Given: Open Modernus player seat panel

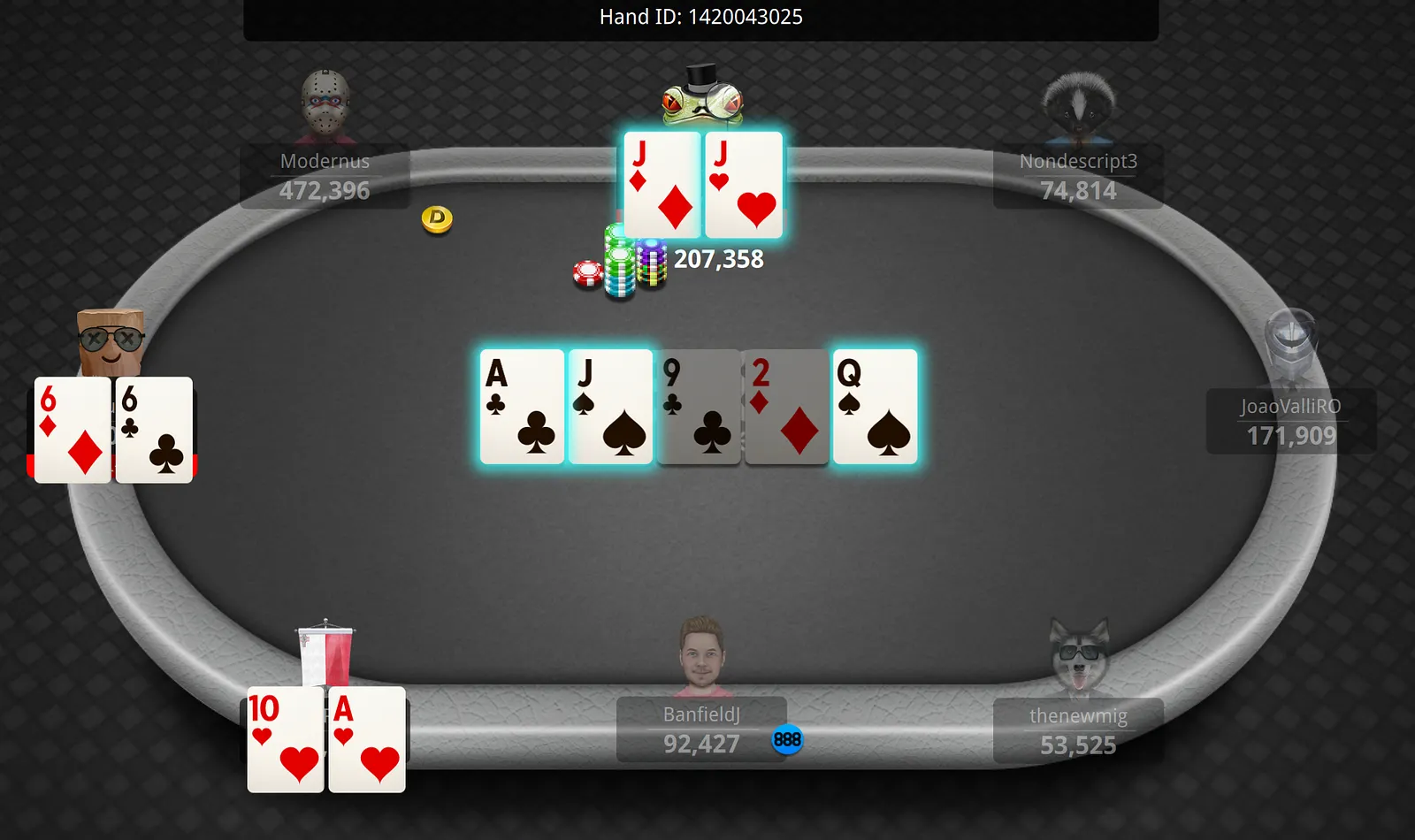Looking at the screenshot, I should tap(325, 176).
